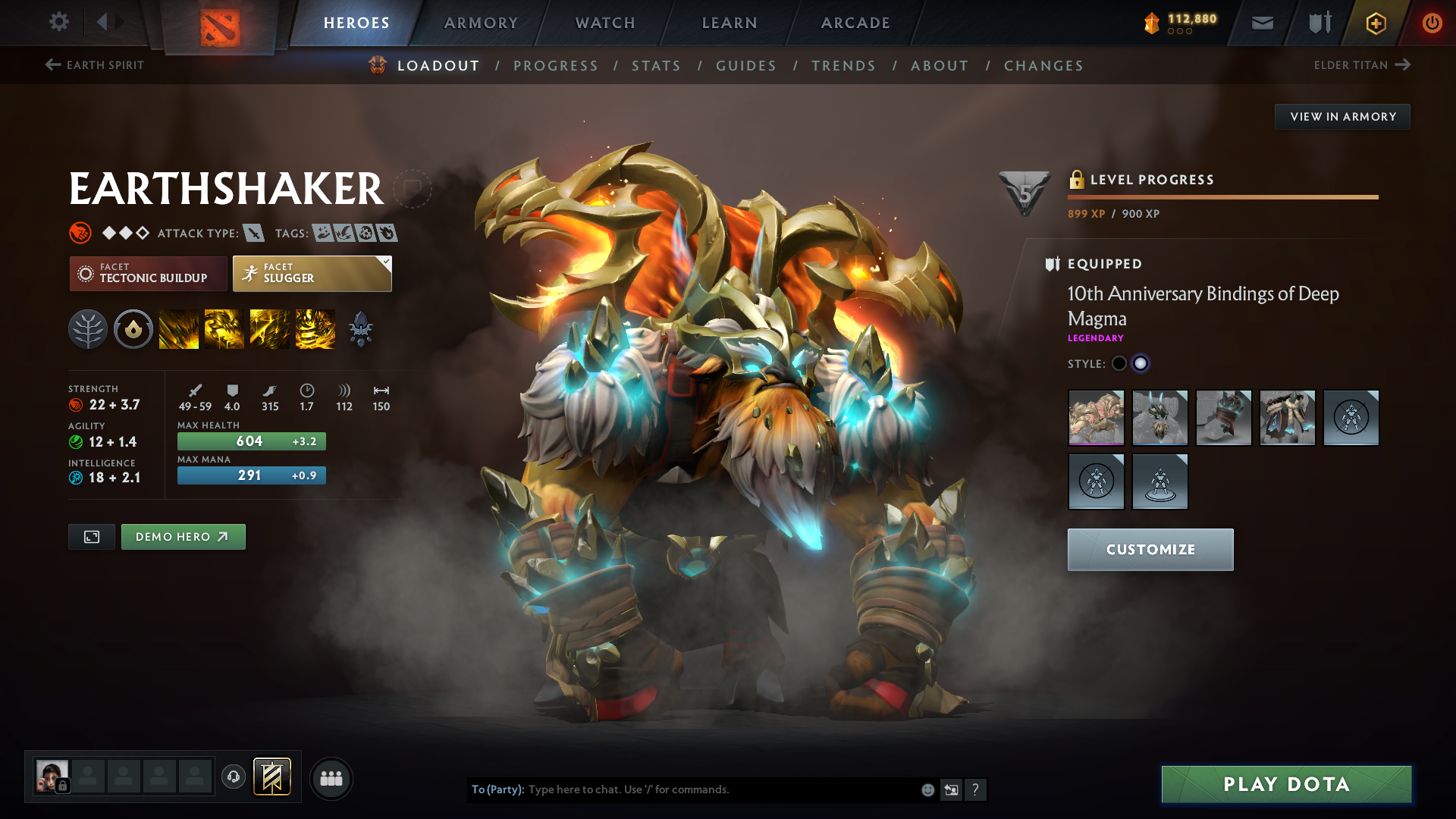Switch to the STATS tab
Screen dimensions: 1456x819
pyautogui.click(x=656, y=66)
